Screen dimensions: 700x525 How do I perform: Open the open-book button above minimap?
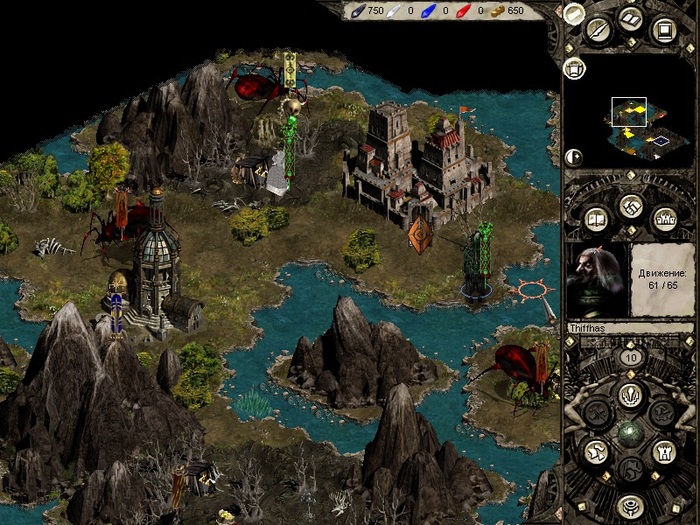tap(630, 19)
